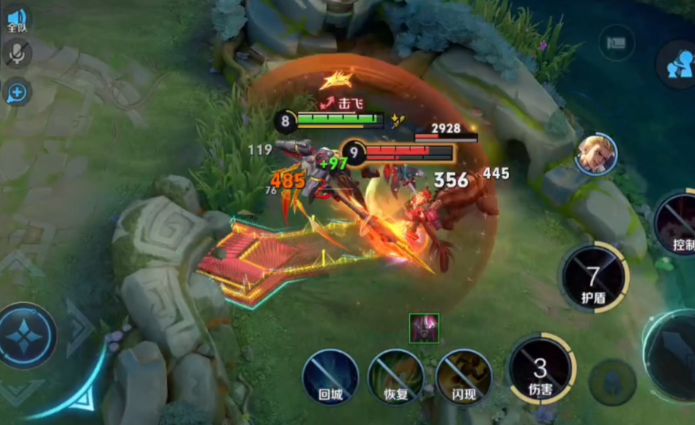The image size is (695, 425).
Task: Trigger the 伤害 damage ability
Action: pyautogui.click(x=541, y=368)
